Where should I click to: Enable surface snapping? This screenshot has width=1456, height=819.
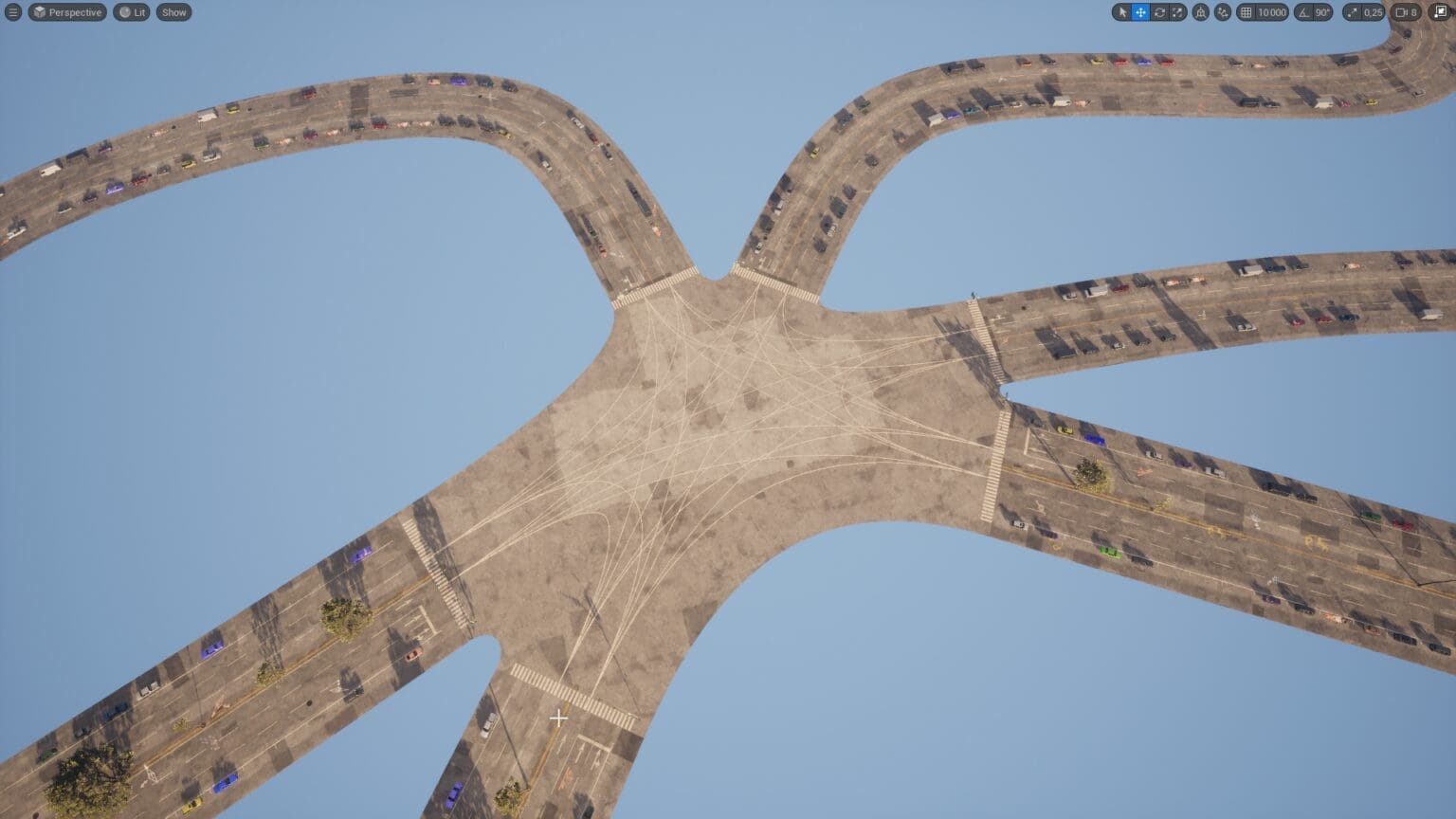tap(1223, 12)
